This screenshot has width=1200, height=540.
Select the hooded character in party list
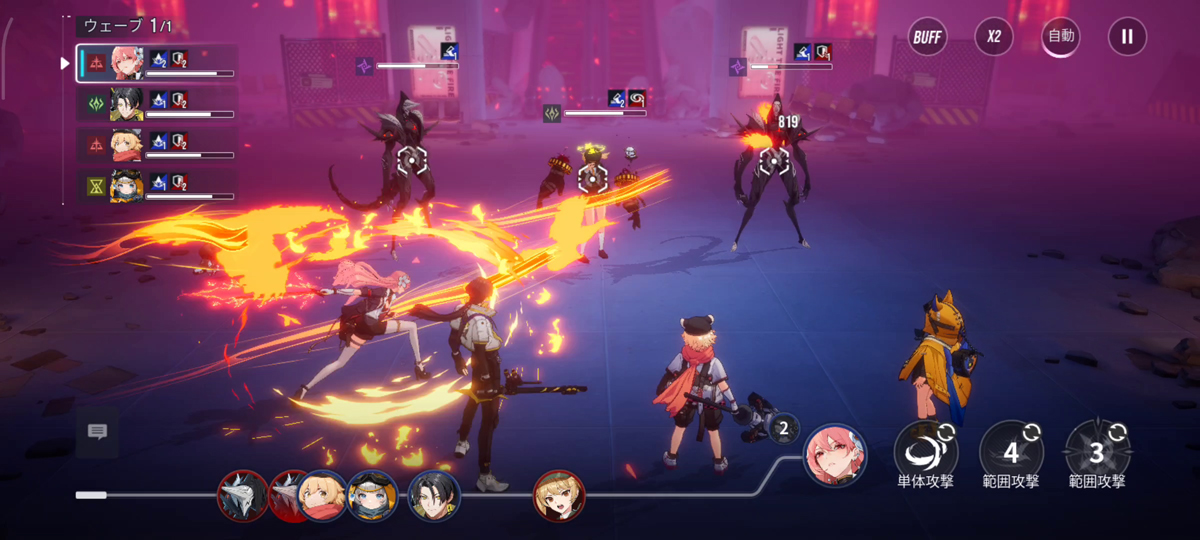tap(127, 186)
